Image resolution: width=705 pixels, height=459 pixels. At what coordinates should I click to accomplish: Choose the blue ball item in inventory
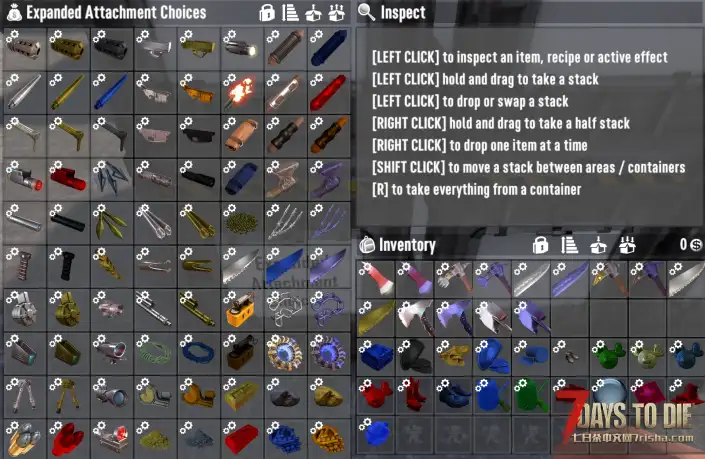[374, 434]
